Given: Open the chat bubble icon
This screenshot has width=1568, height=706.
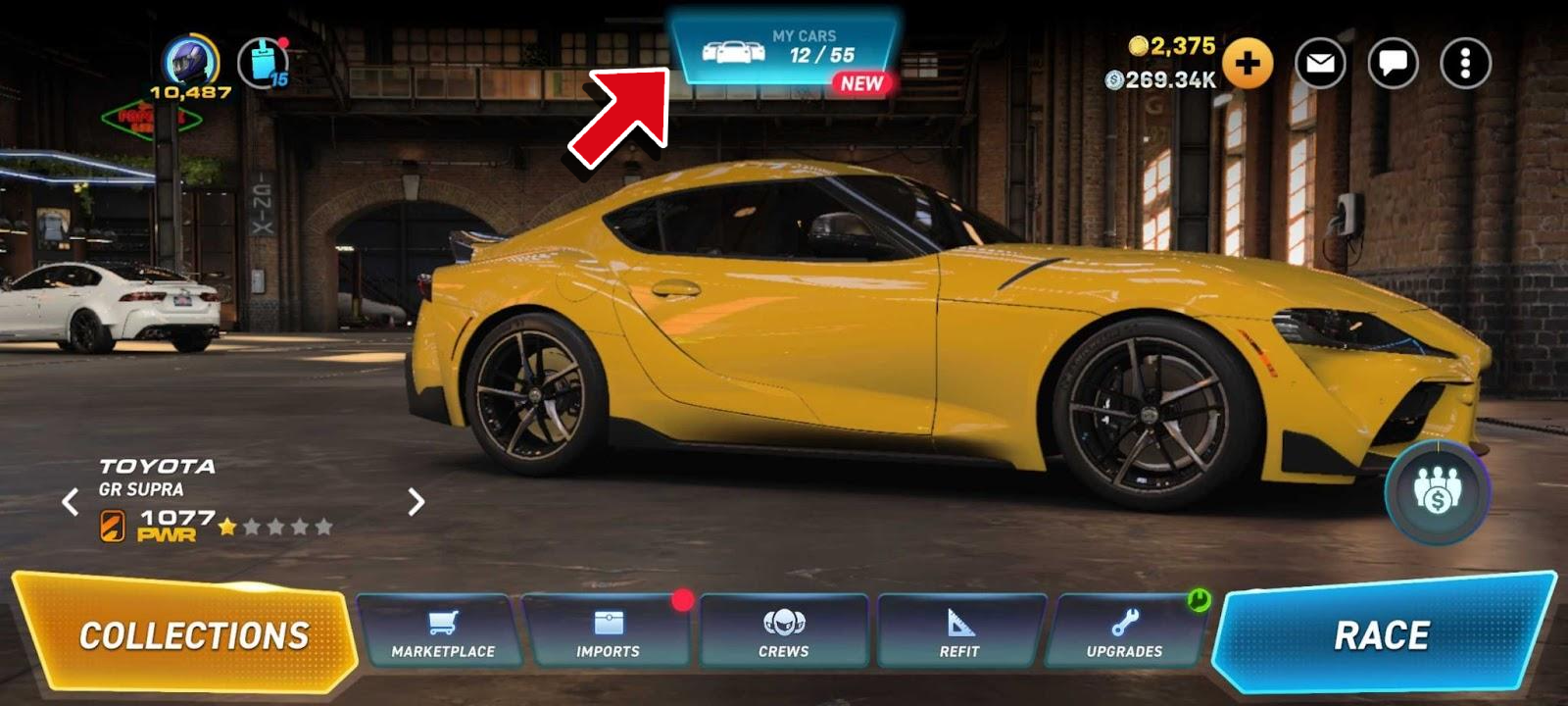Looking at the screenshot, I should 1393,64.
